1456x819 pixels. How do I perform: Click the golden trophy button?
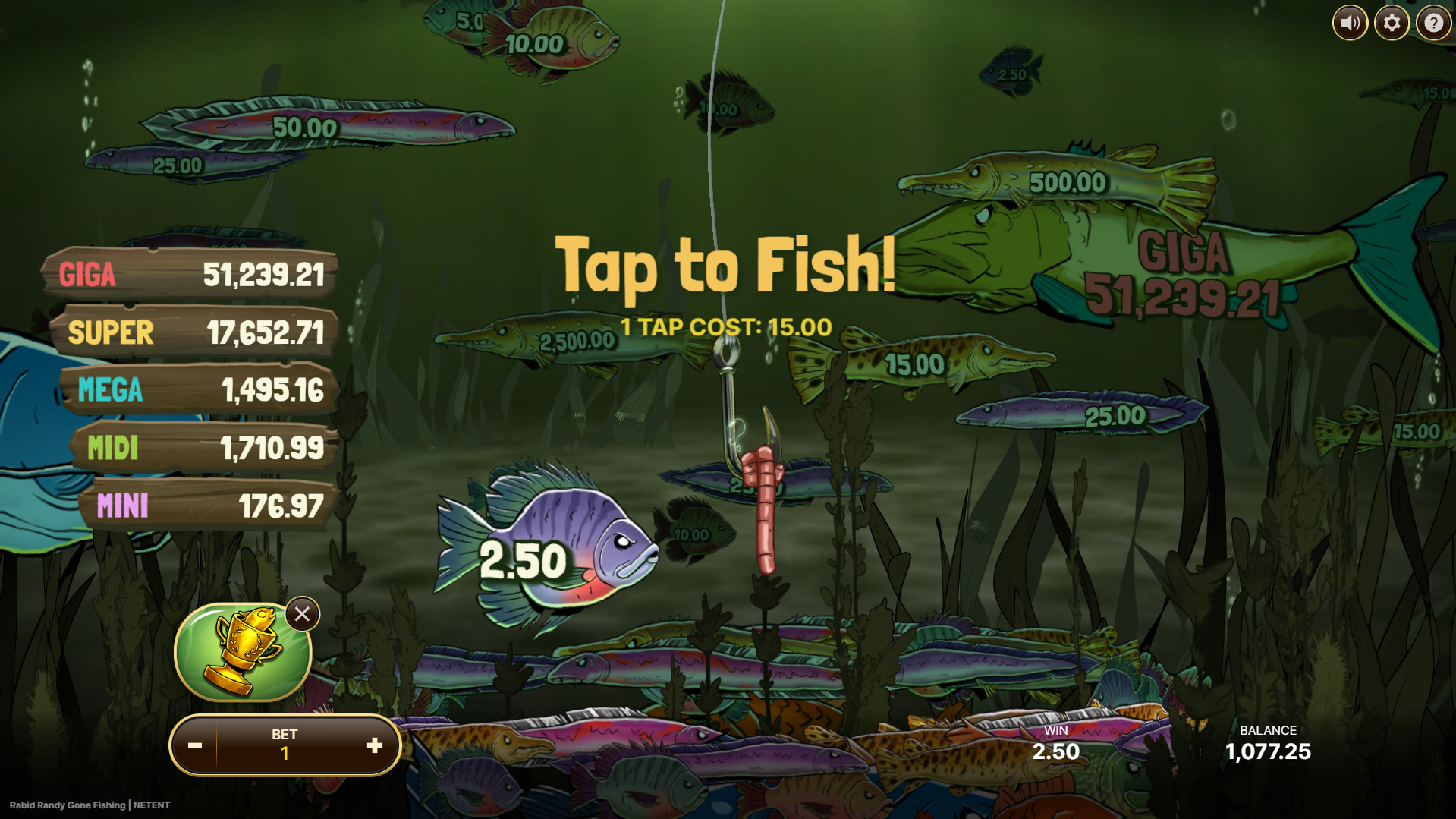242,652
